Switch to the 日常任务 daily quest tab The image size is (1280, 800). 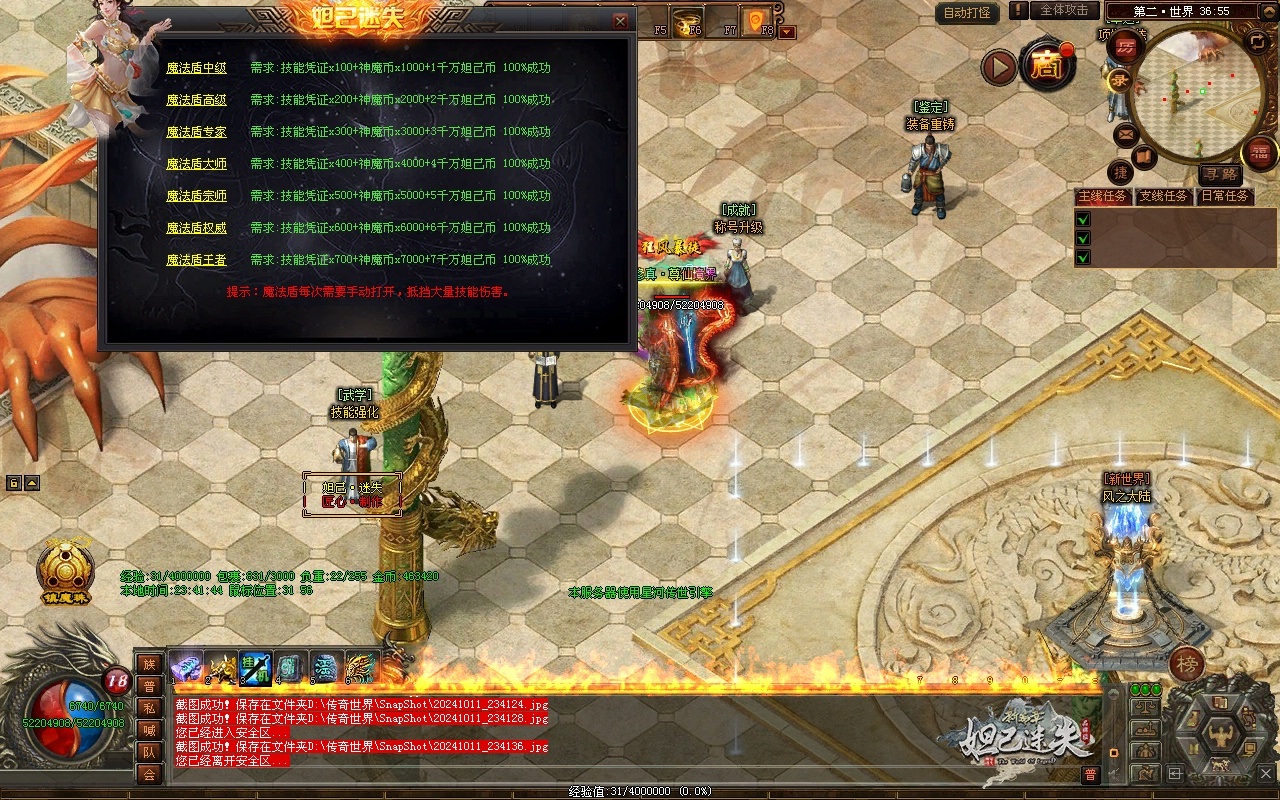pyautogui.click(x=1225, y=196)
